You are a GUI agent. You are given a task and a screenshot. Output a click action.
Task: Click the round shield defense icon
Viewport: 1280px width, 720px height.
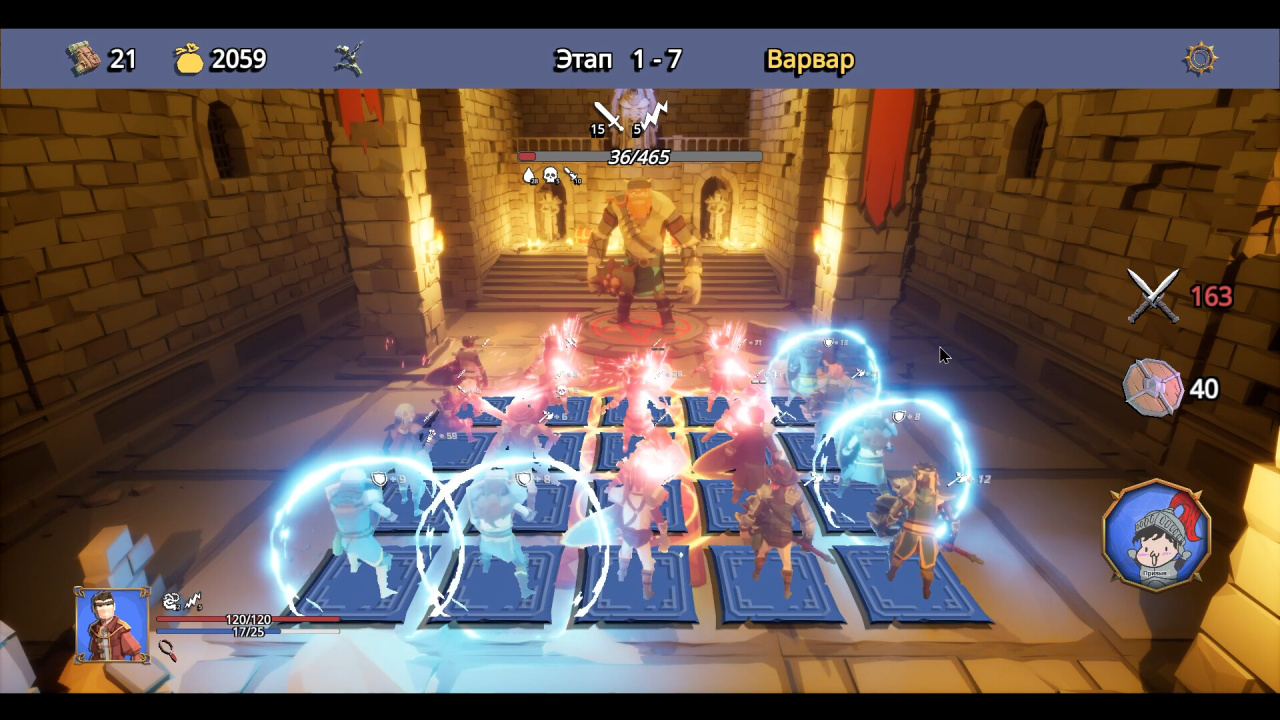(1152, 388)
